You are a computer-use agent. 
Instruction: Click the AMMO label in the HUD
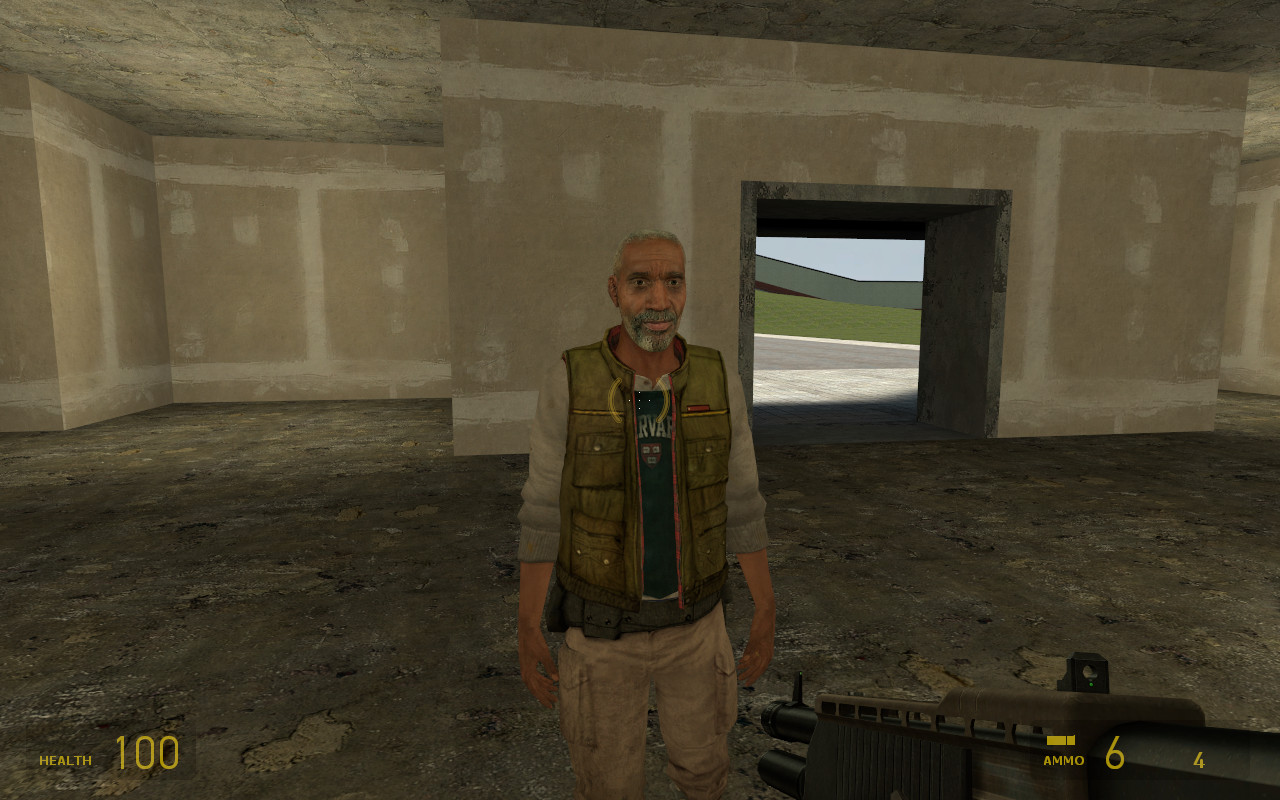[x=1064, y=760]
